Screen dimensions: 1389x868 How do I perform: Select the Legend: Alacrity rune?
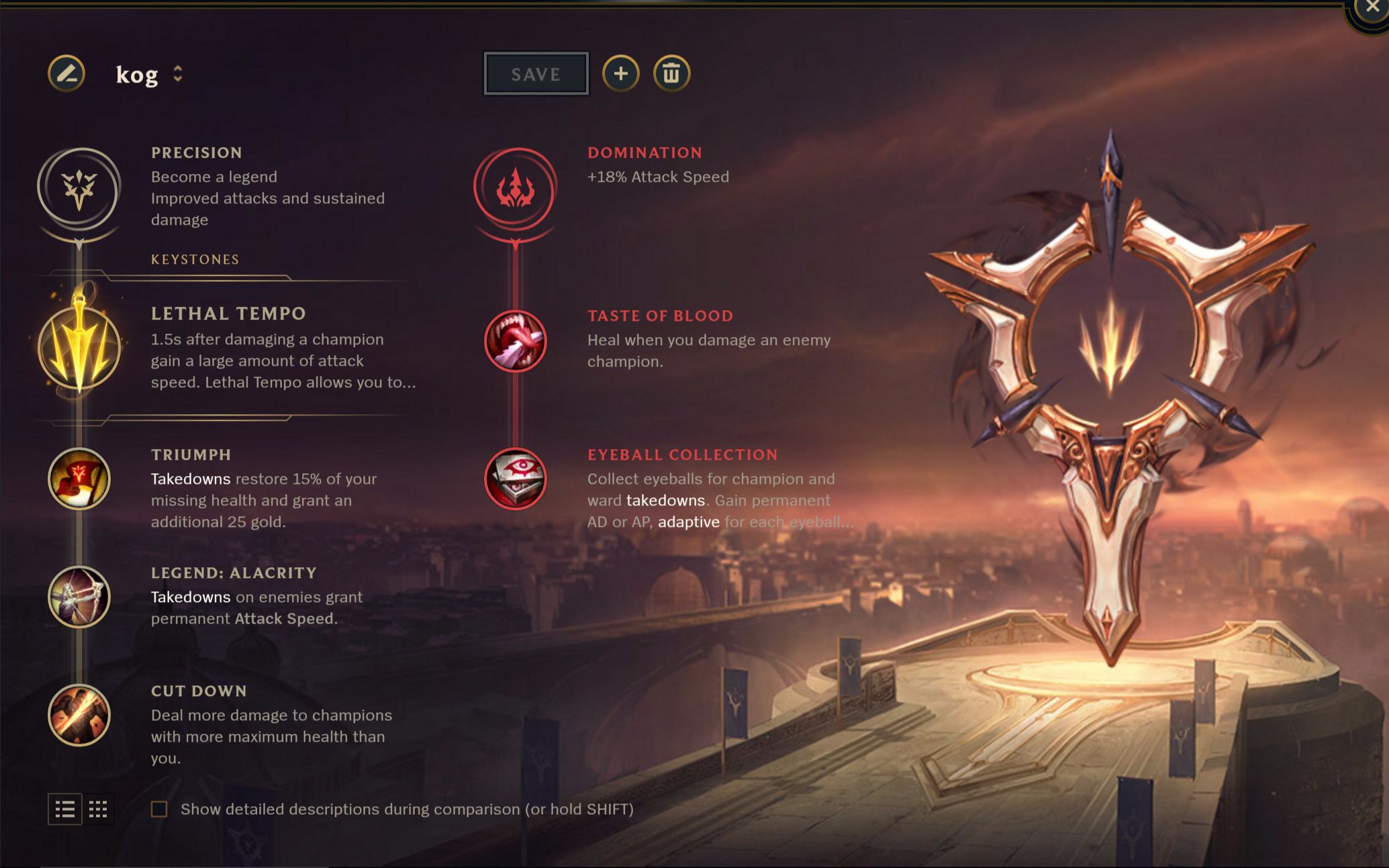pyautogui.click(x=79, y=597)
